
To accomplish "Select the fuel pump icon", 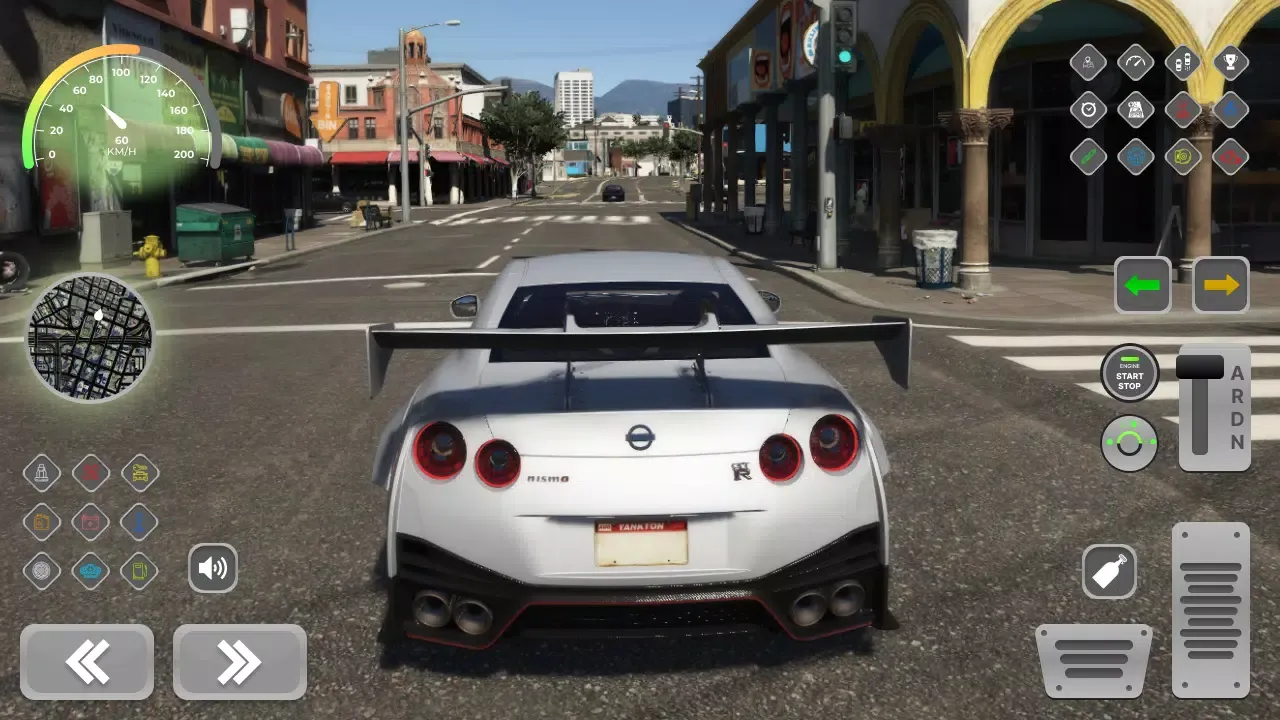I will 139,571.
